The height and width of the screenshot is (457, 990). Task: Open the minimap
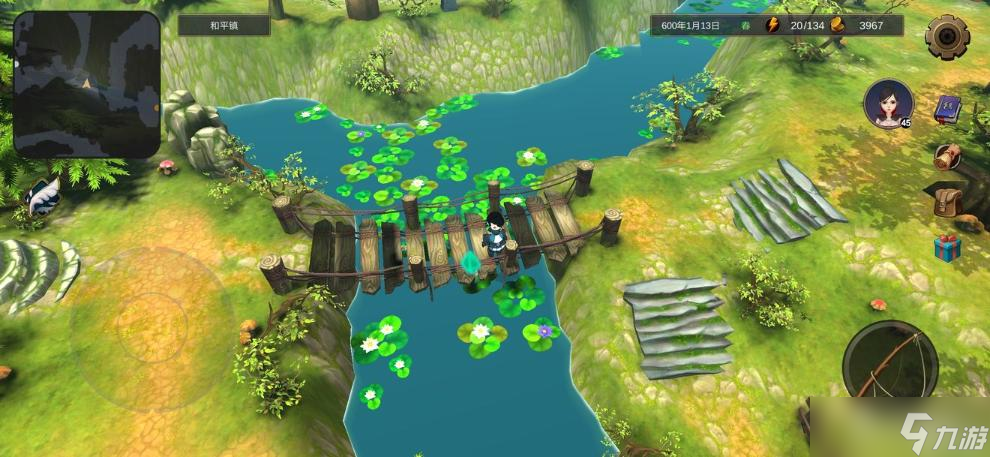coord(87,84)
